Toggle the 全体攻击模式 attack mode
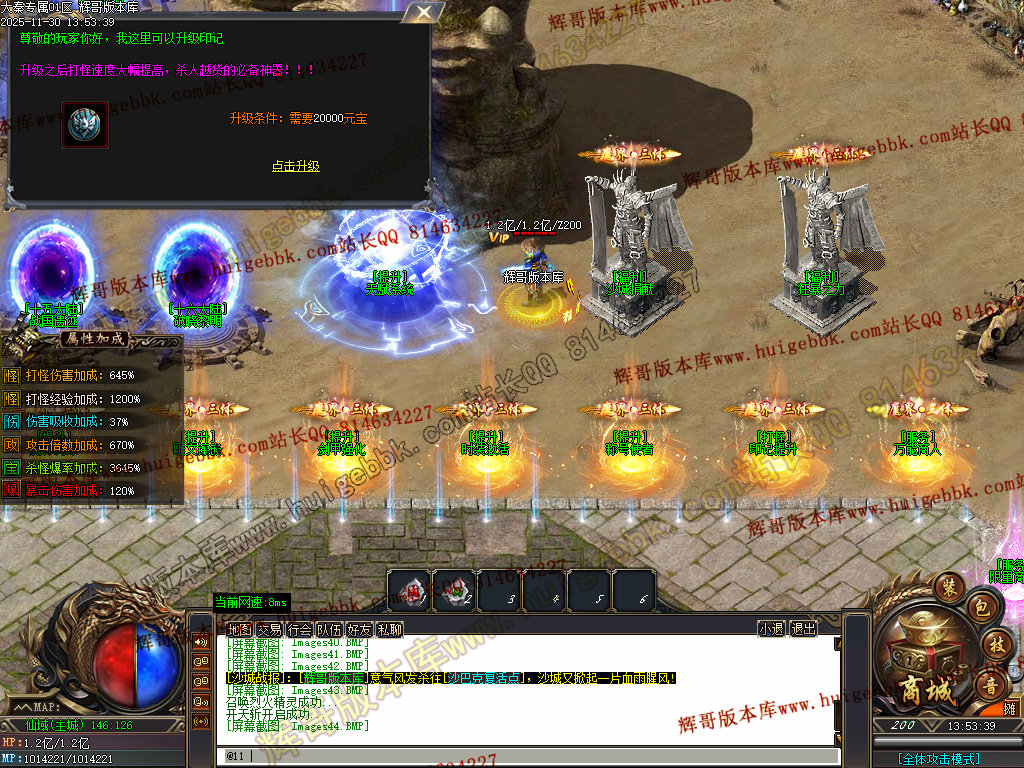 [938, 759]
